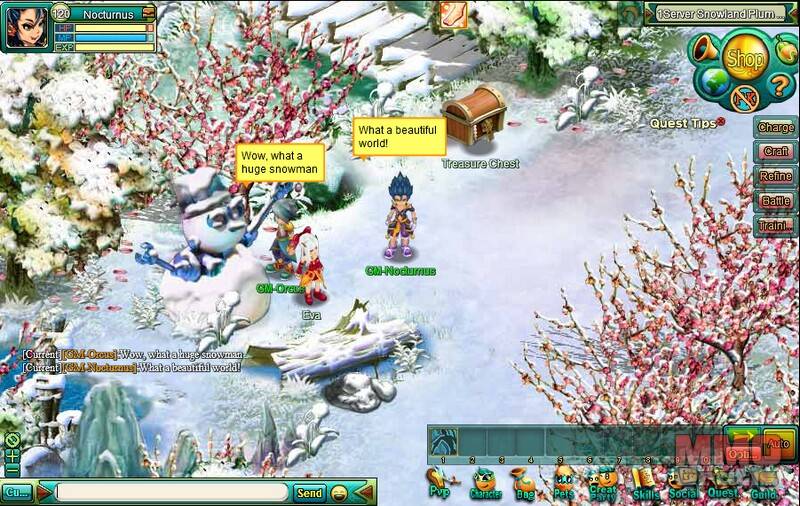Click the chat message input box
The height and width of the screenshot is (506, 800).
[172, 492]
